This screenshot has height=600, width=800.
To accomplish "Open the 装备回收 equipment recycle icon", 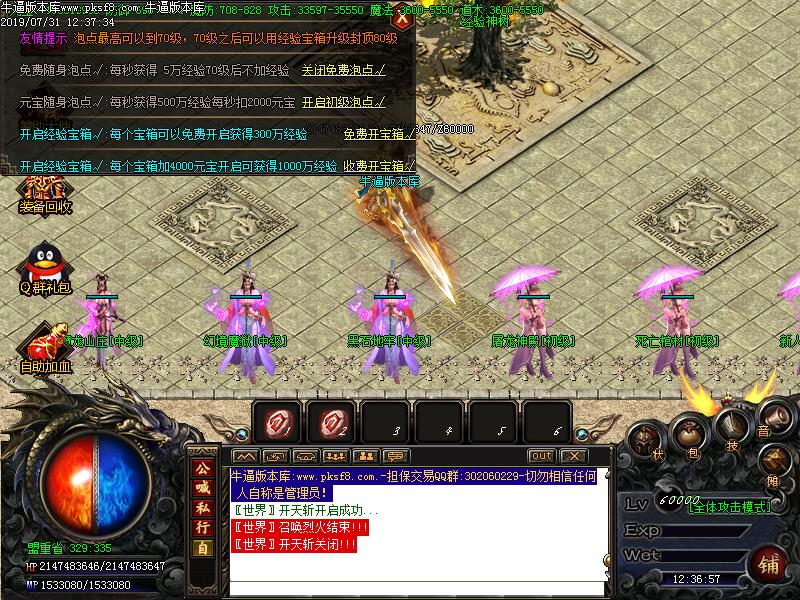I will pyautogui.click(x=45, y=193).
